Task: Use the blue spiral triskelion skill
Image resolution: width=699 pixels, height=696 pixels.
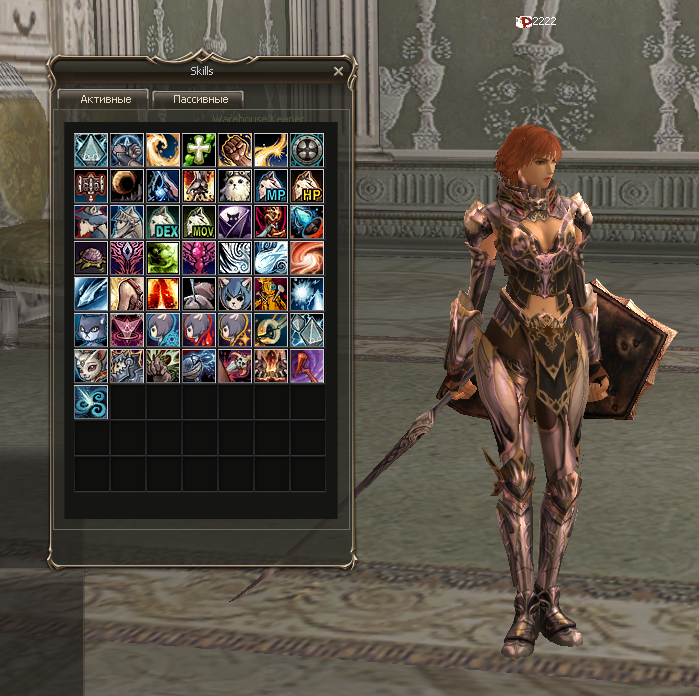Action: pyautogui.click(x=91, y=401)
